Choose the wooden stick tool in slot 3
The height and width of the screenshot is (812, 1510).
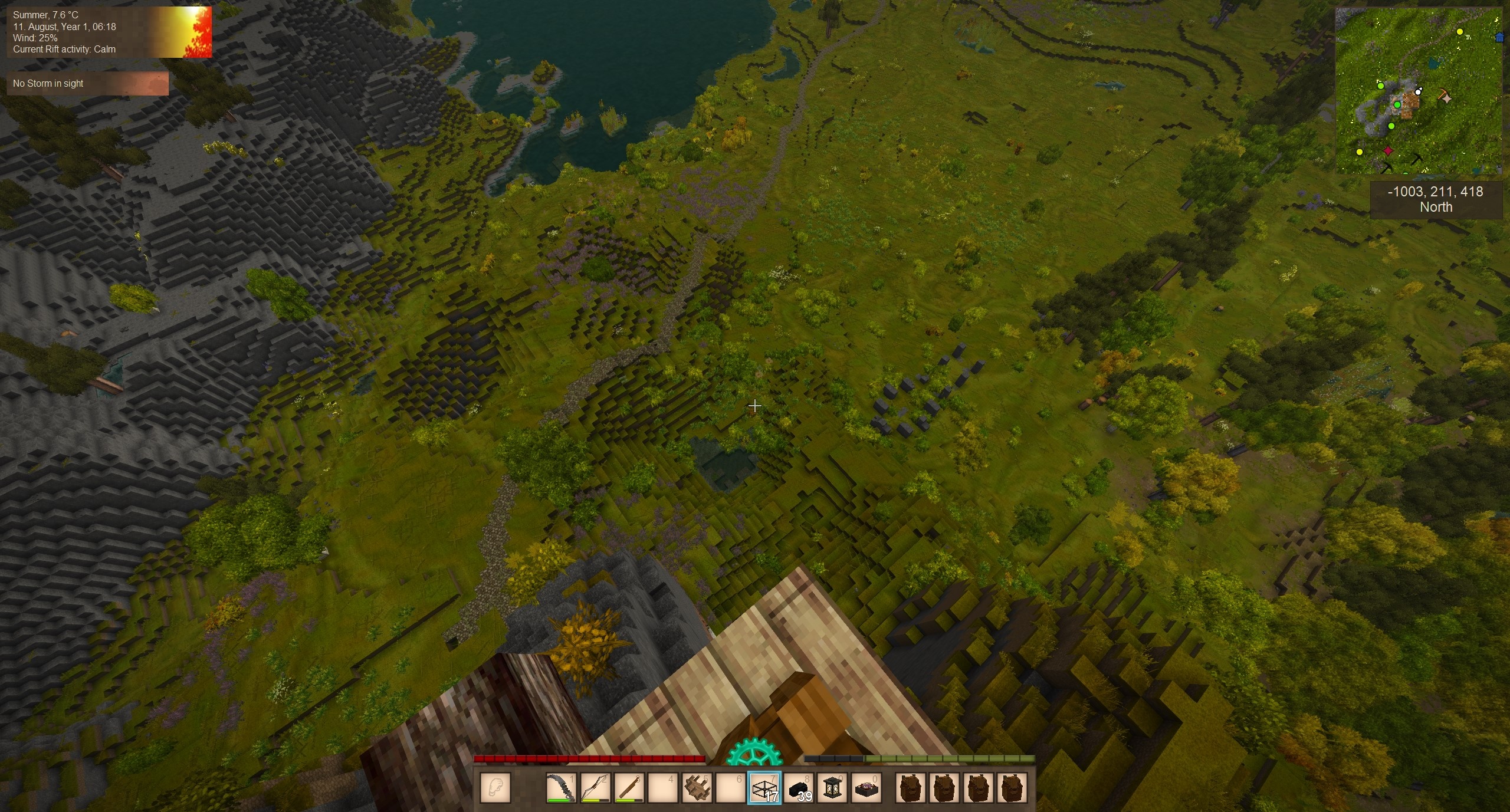629,788
